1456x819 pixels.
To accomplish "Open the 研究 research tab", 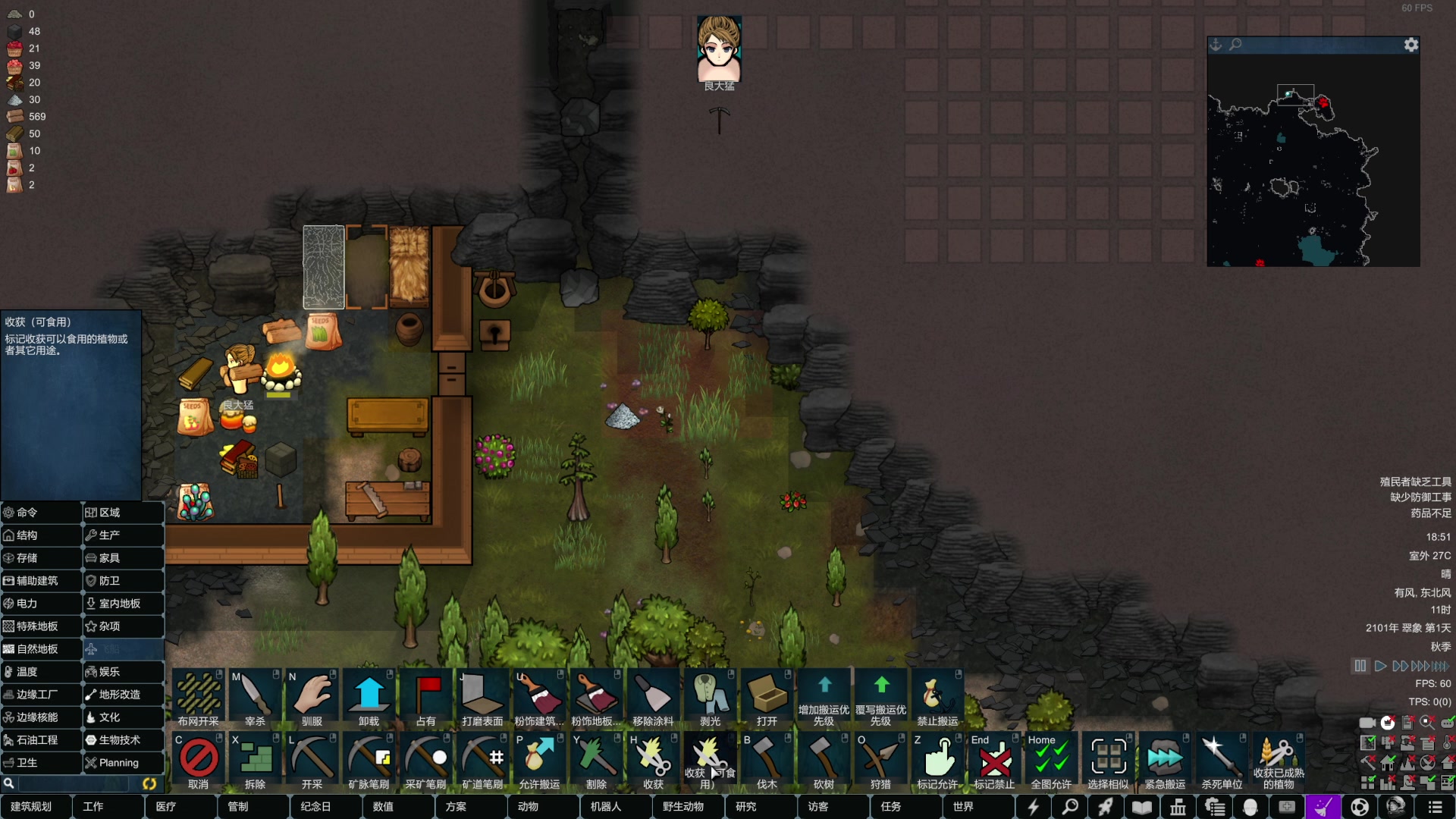I will coord(745,806).
